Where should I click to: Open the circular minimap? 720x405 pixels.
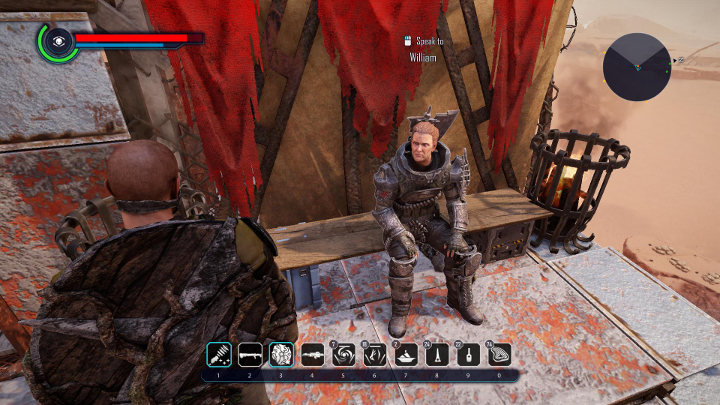(637, 66)
